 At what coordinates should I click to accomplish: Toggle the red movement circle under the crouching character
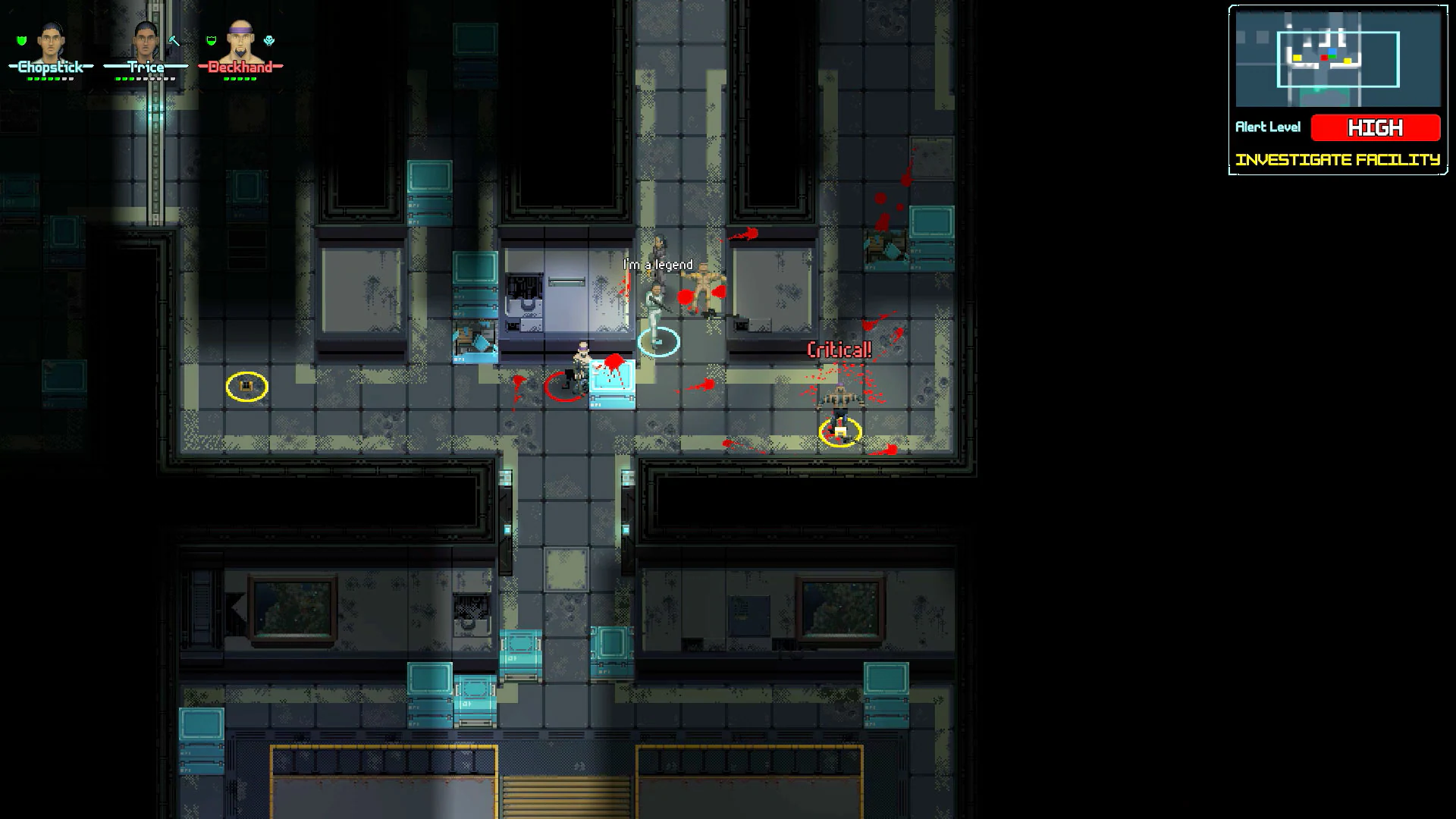pos(565,387)
